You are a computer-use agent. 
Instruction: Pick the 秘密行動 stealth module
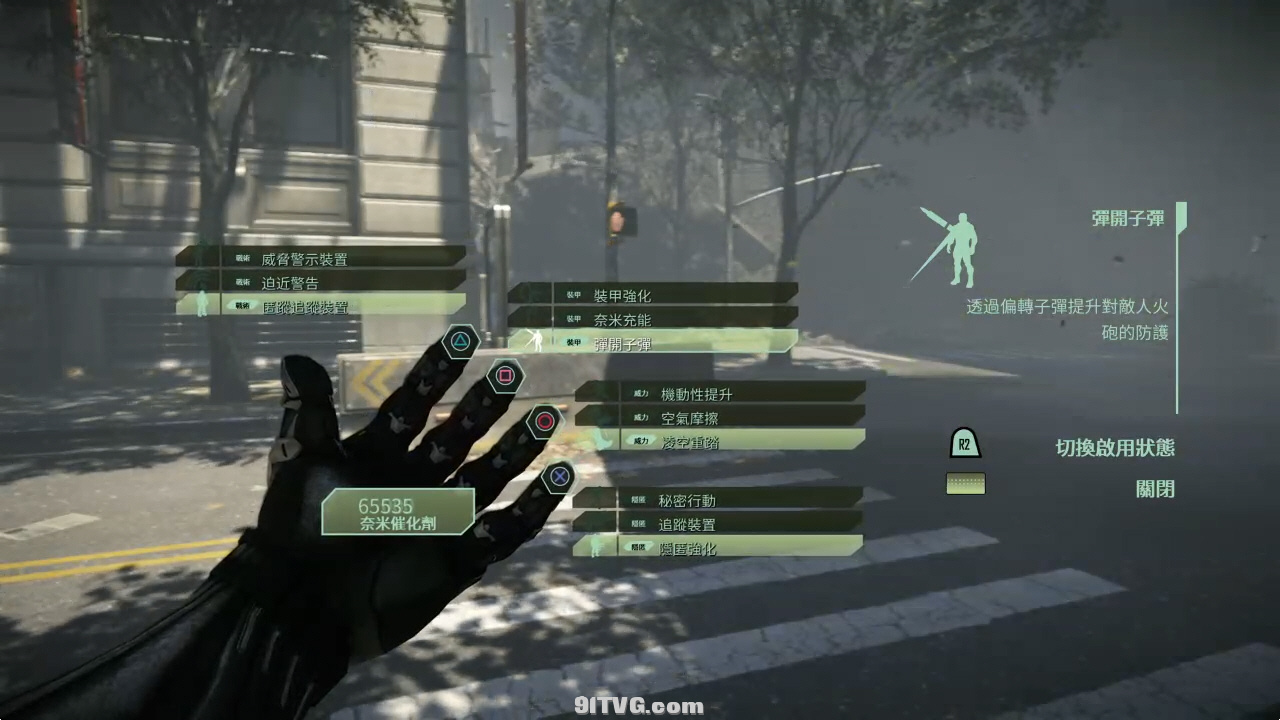click(x=718, y=499)
